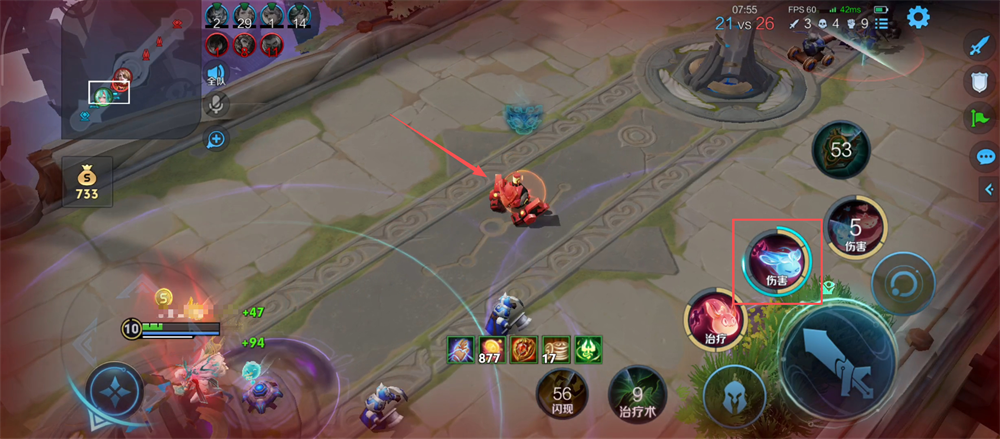Open the scoreboard list icon
This screenshot has width=1000, height=439.
881,23
